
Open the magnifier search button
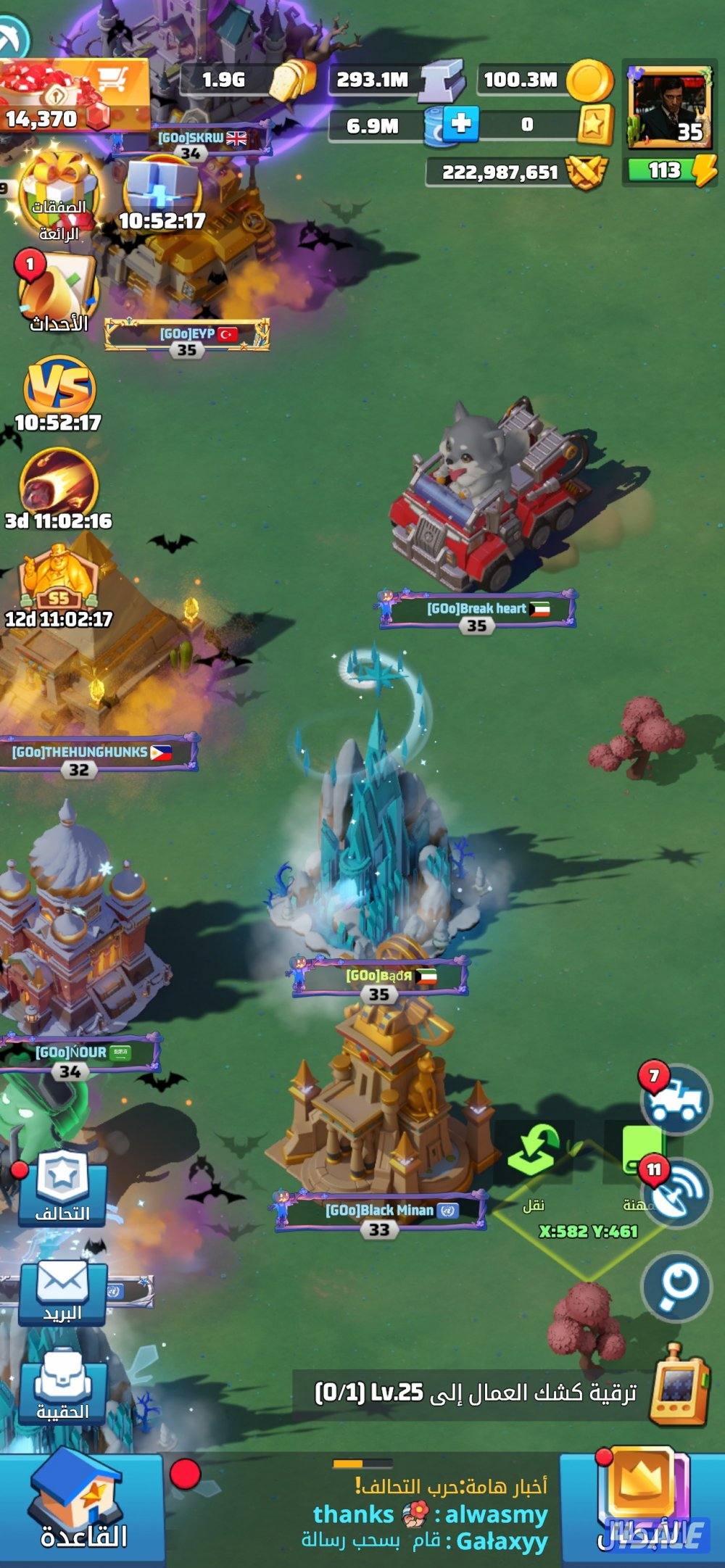click(x=676, y=1287)
